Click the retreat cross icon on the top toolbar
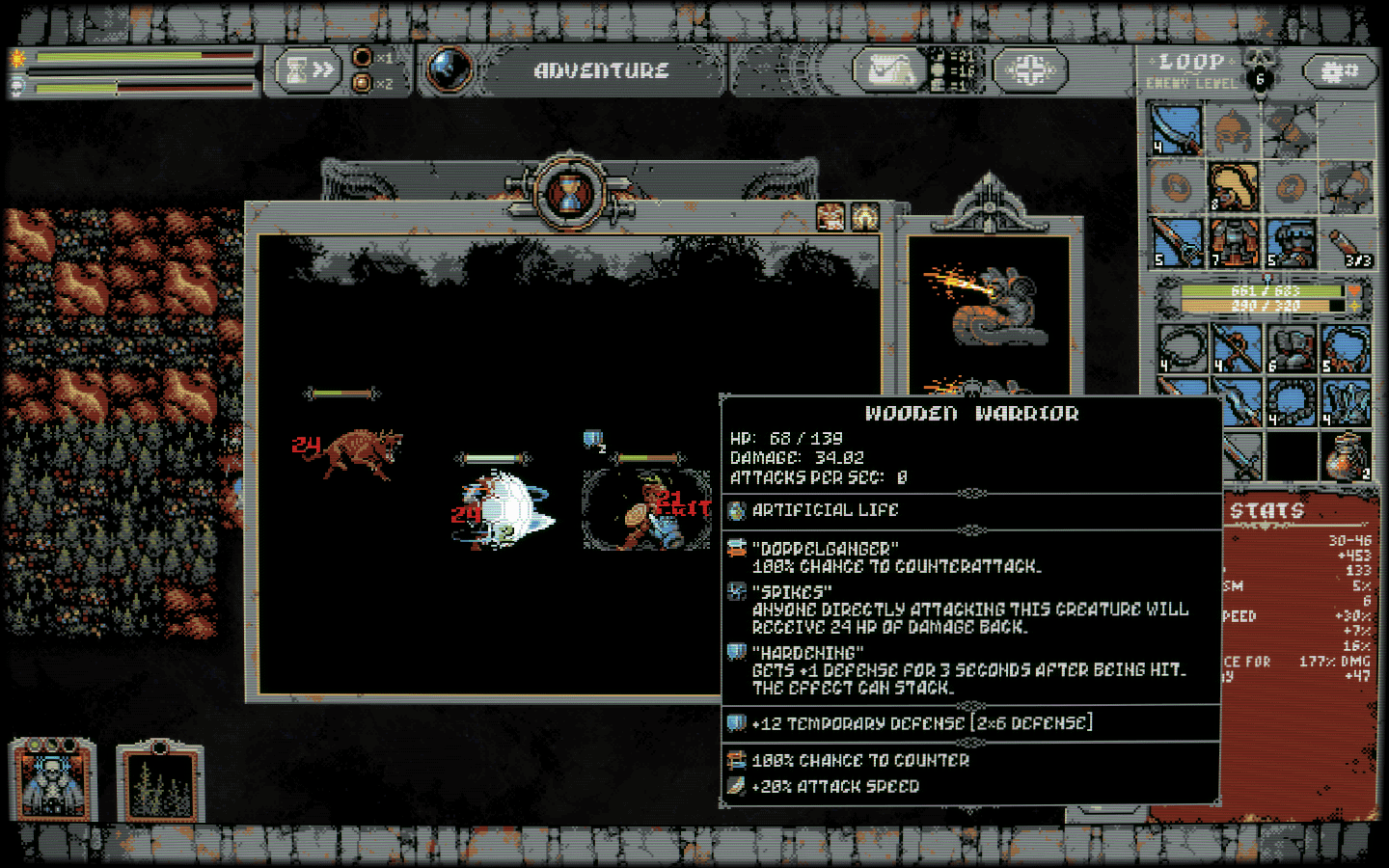This screenshot has height=868, width=1389. click(x=1028, y=68)
